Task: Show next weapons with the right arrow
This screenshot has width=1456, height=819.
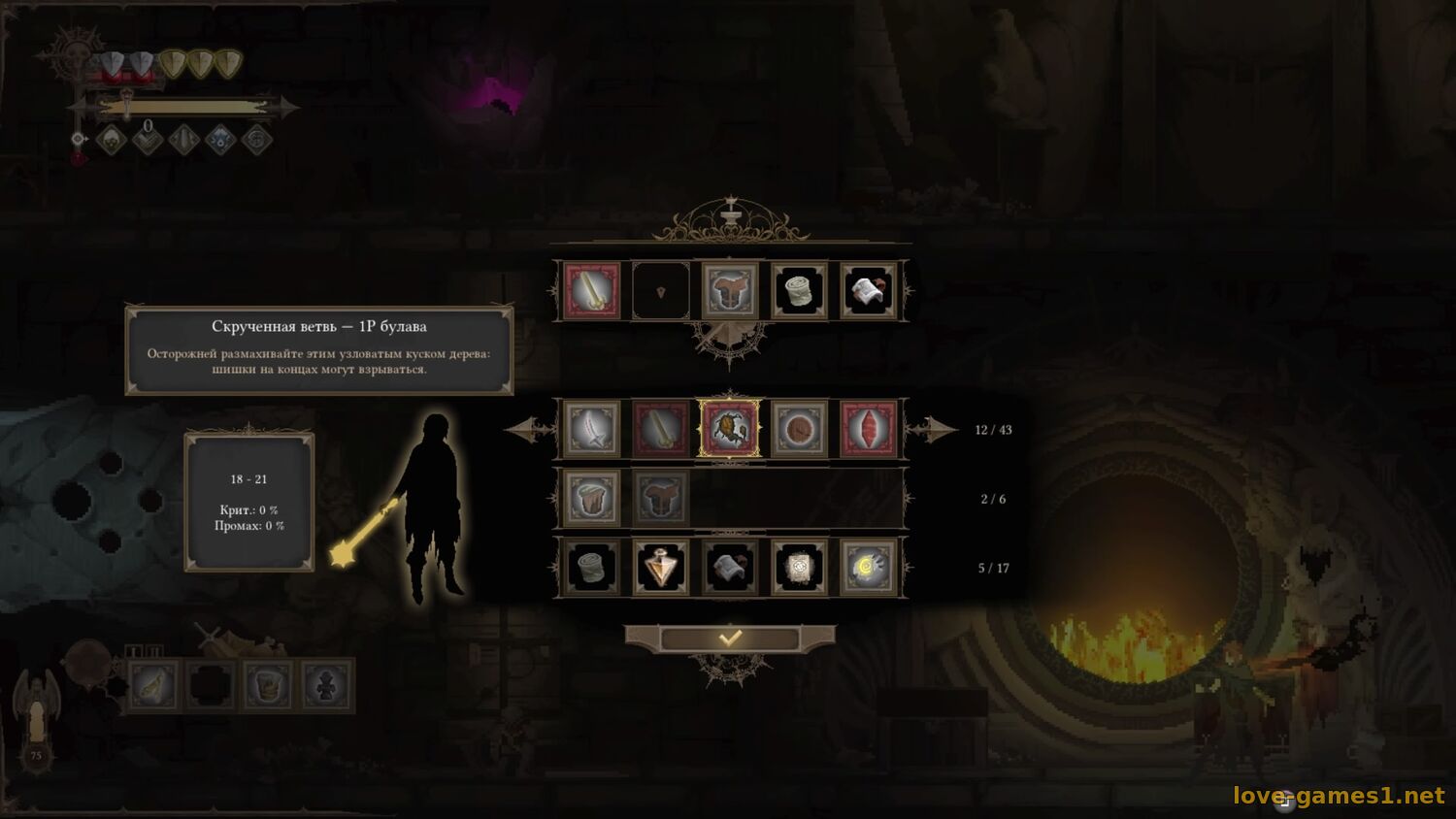Action: pos(934,429)
